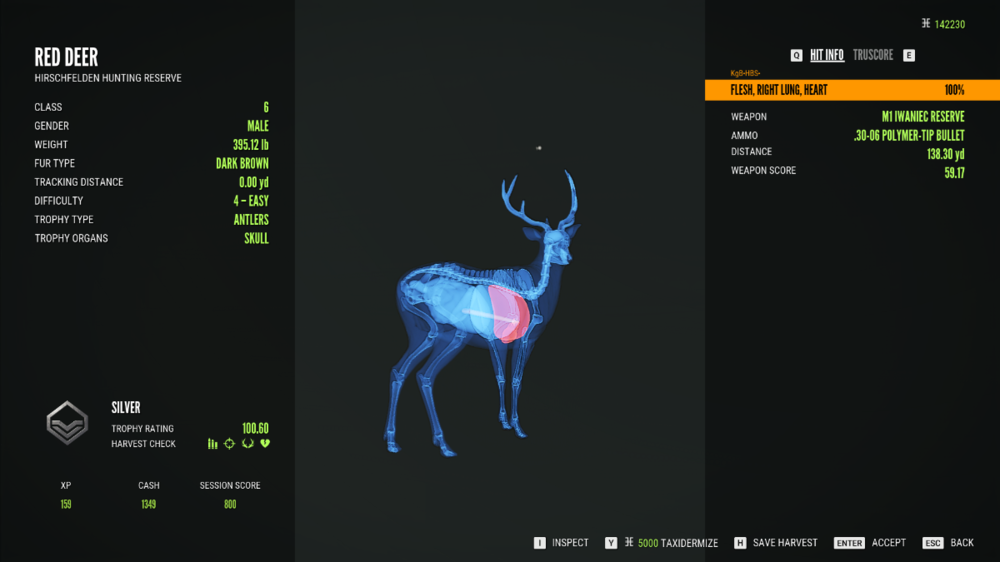Select the Flesh, Right Lung, Heart hit row
The height and width of the screenshot is (562, 1000).
pos(851,90)
